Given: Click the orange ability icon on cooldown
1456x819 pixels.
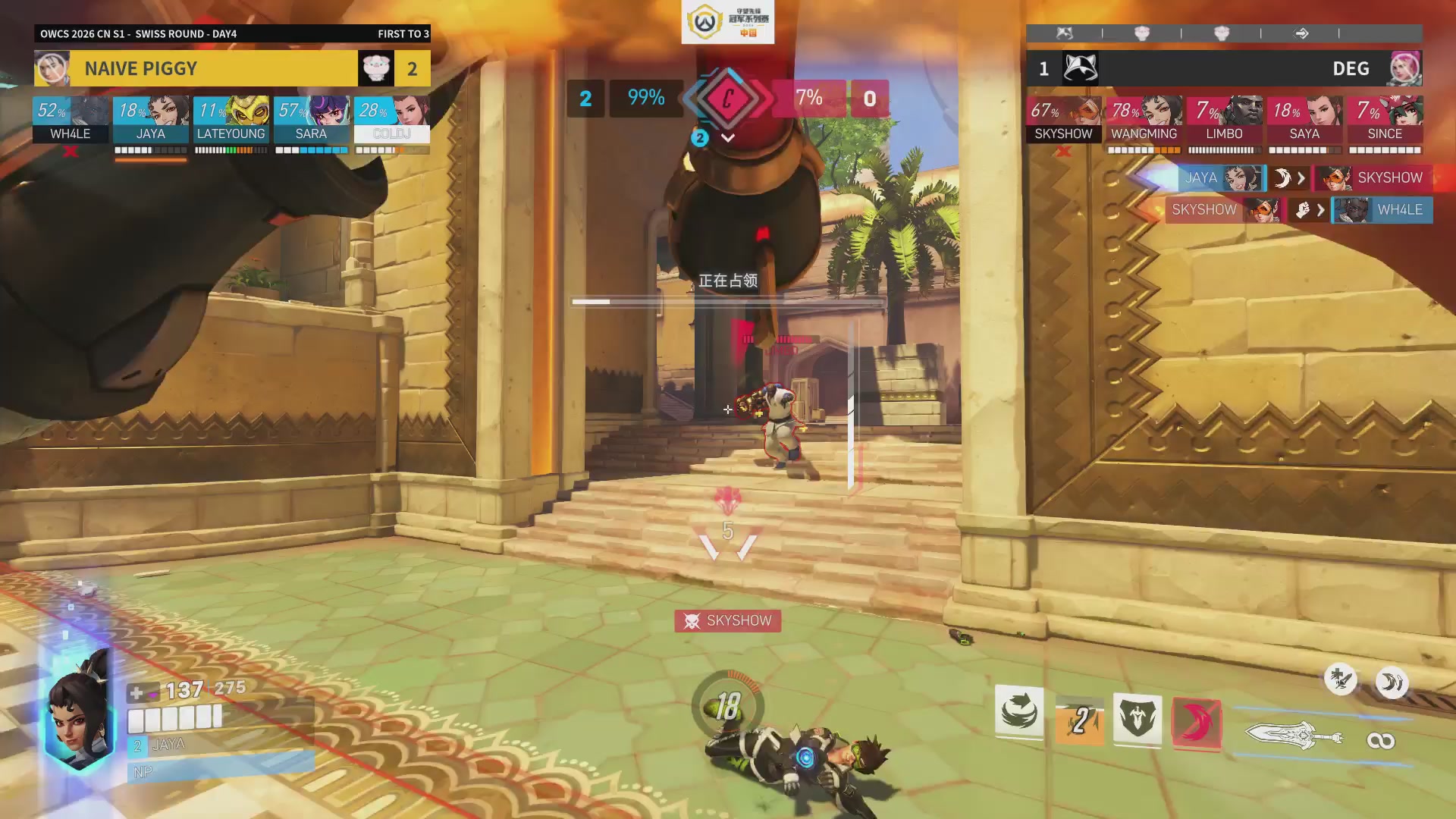Looking at the screenshot, I should (1079, 720).
